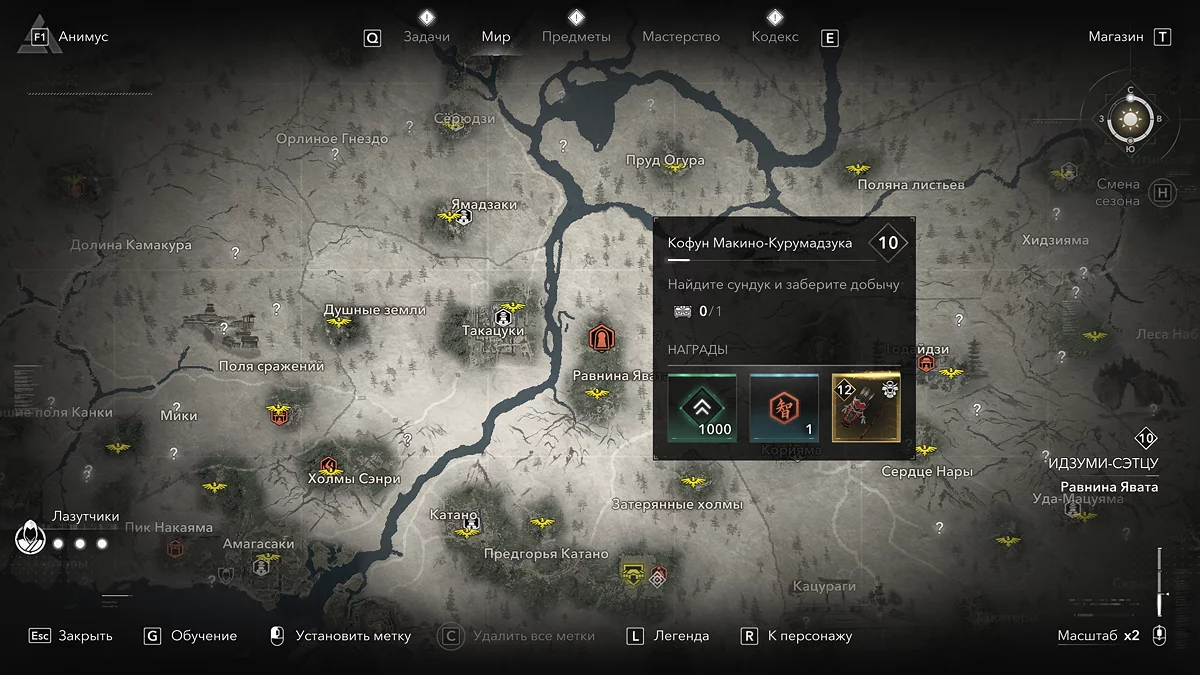1200x675 pixels.
Task: Open the Предметы tab
Action: (576, 37)
